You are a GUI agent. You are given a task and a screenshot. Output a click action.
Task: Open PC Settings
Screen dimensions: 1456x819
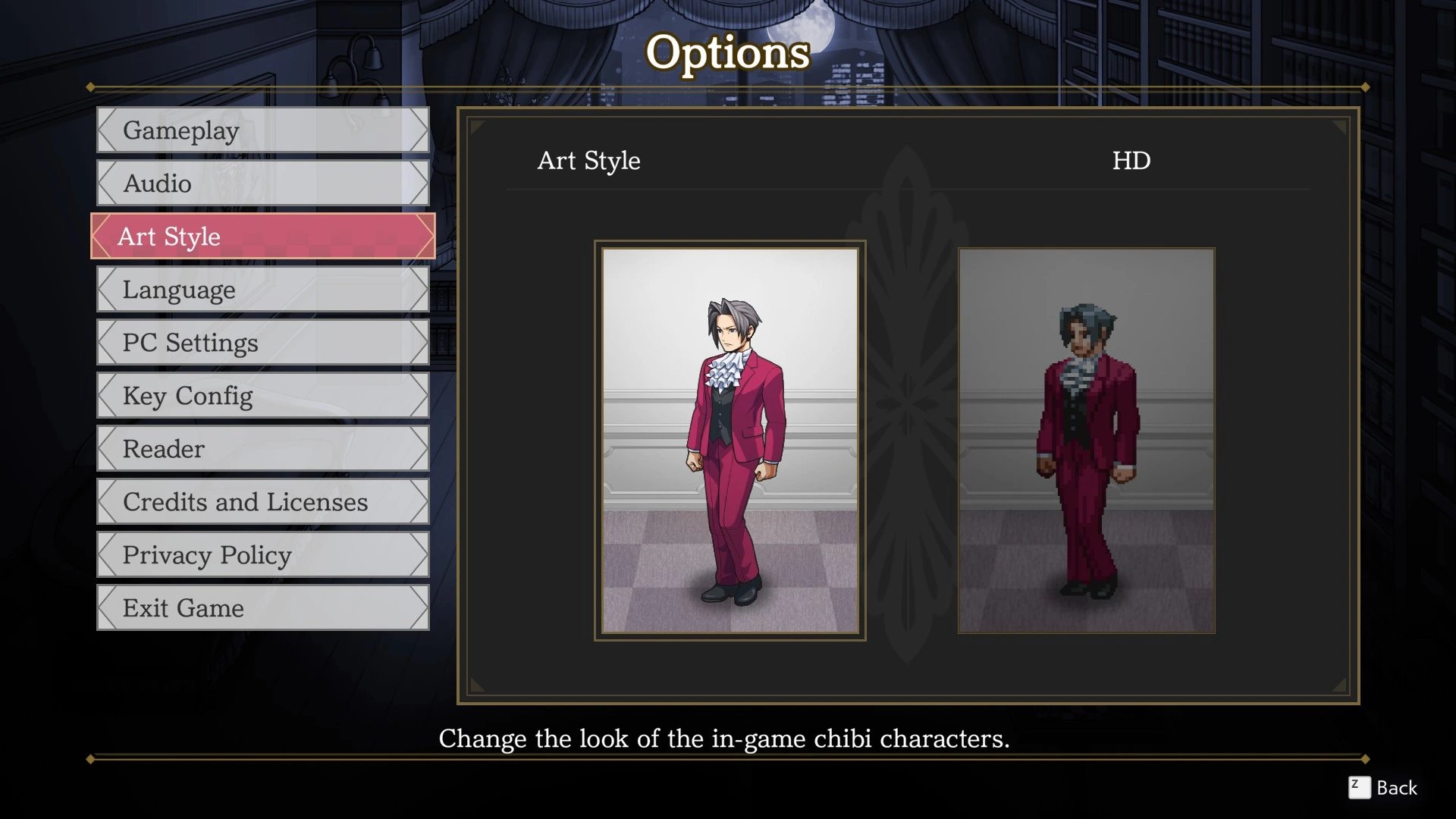[262, 343]
